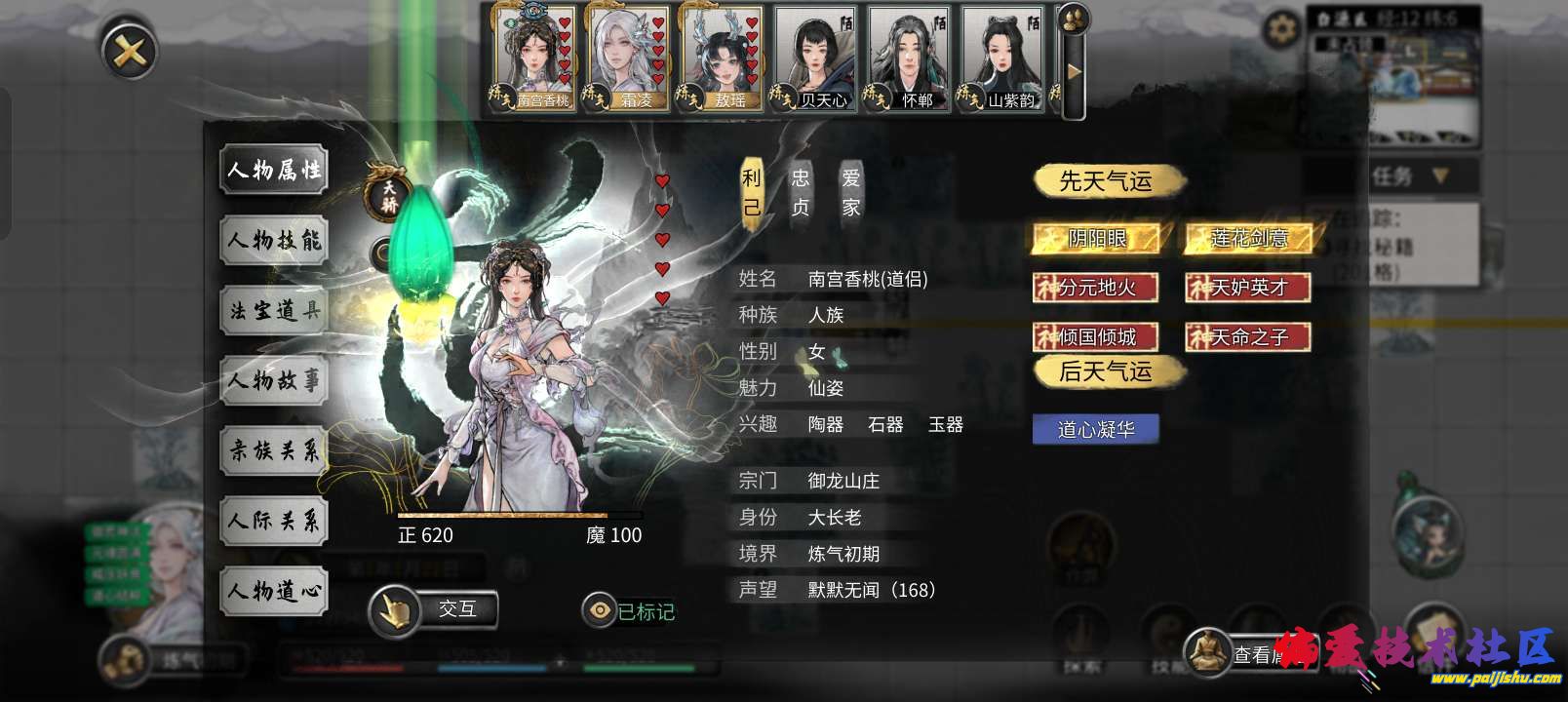The height and width of the screenshot is (702, 1568).
Task: Switch to the 人物技能 tab
Action: tap(273, 240)
